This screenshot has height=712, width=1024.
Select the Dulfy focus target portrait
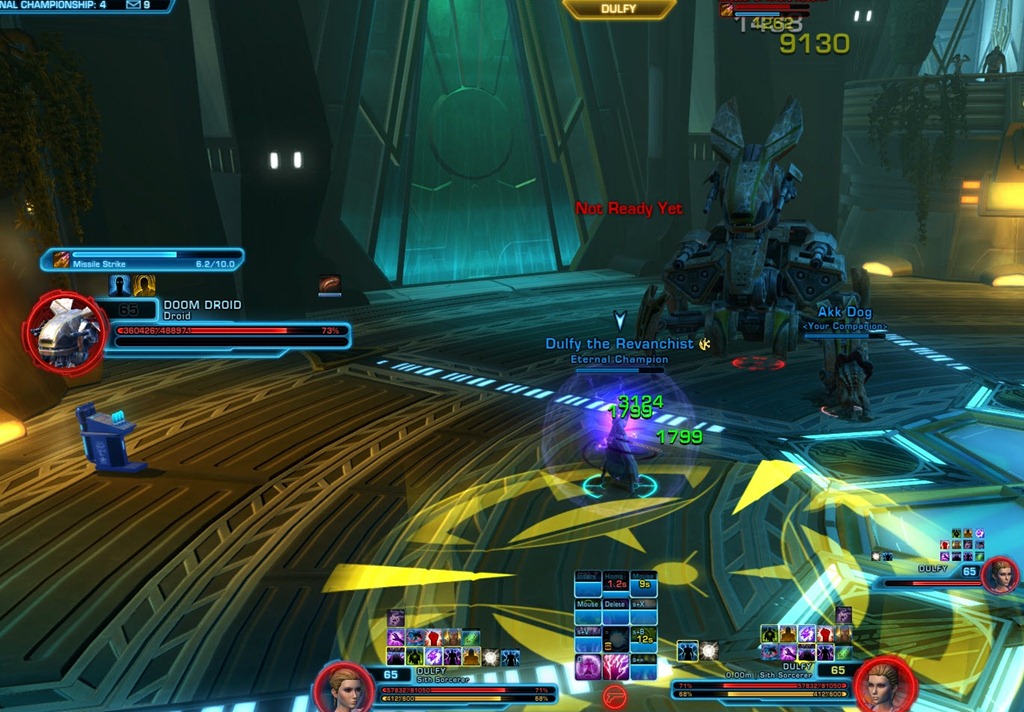[x=999, y=576]
